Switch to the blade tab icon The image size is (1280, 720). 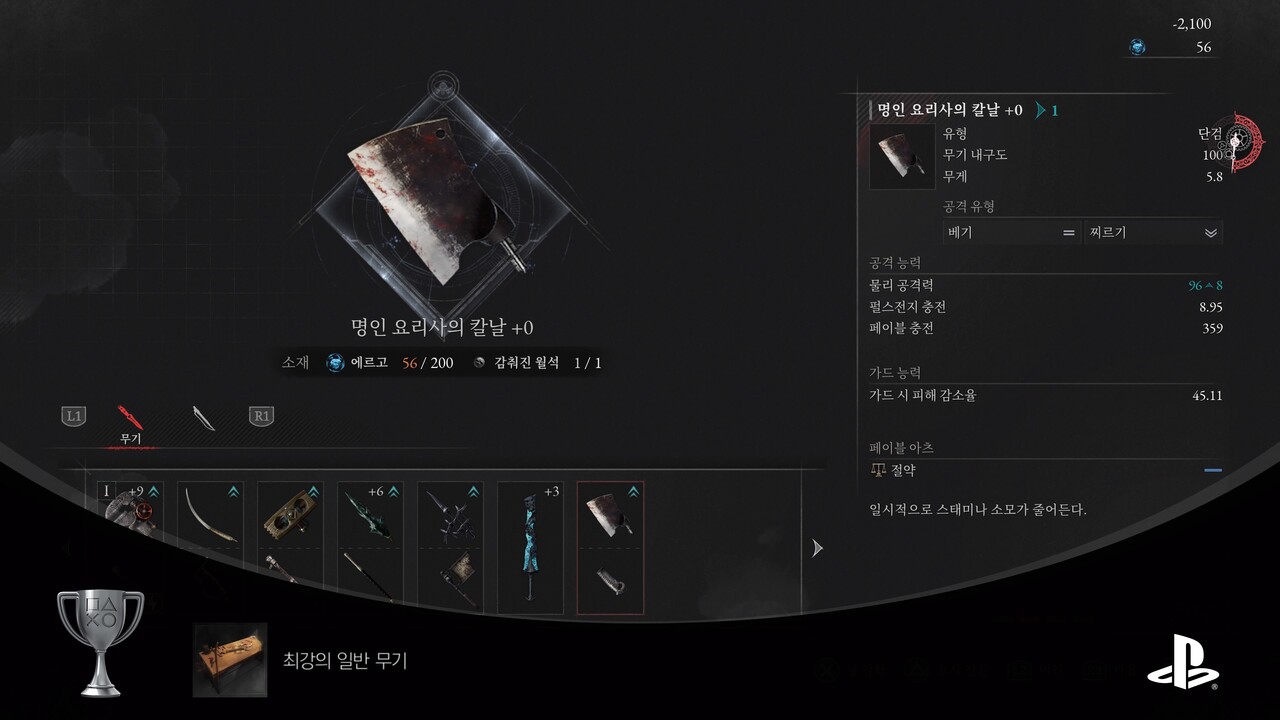coord(204,417)
